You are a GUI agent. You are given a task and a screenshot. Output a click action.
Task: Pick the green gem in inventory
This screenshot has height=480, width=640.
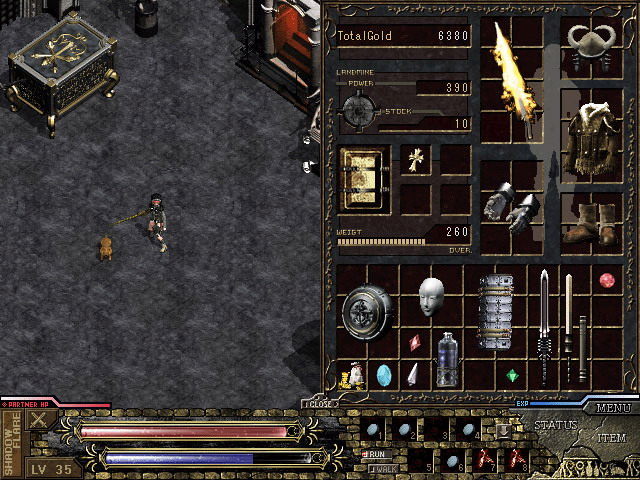[512, 376]
